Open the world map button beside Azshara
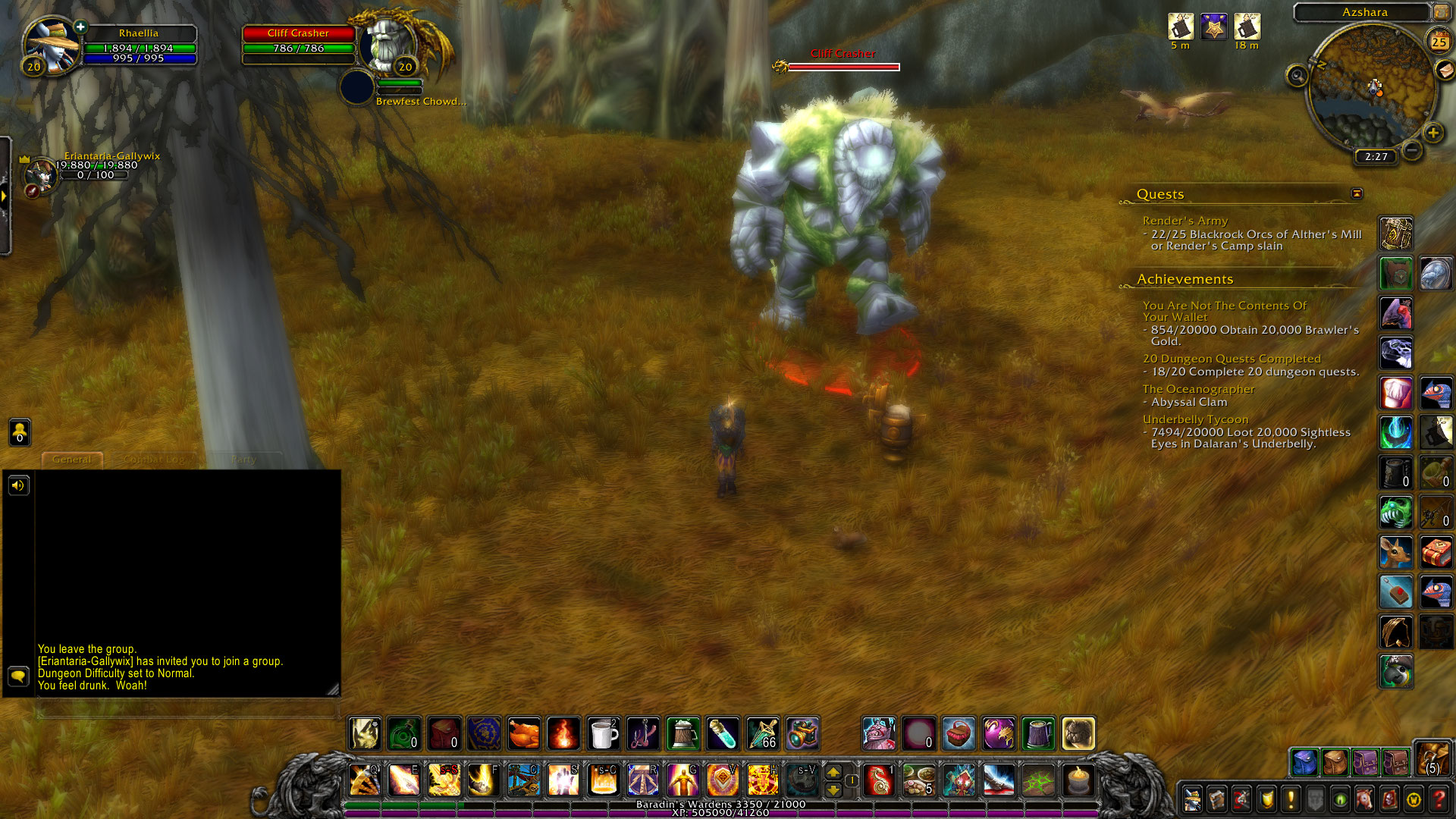This screenshot has width=1456, height=819. coord(1441,12)
